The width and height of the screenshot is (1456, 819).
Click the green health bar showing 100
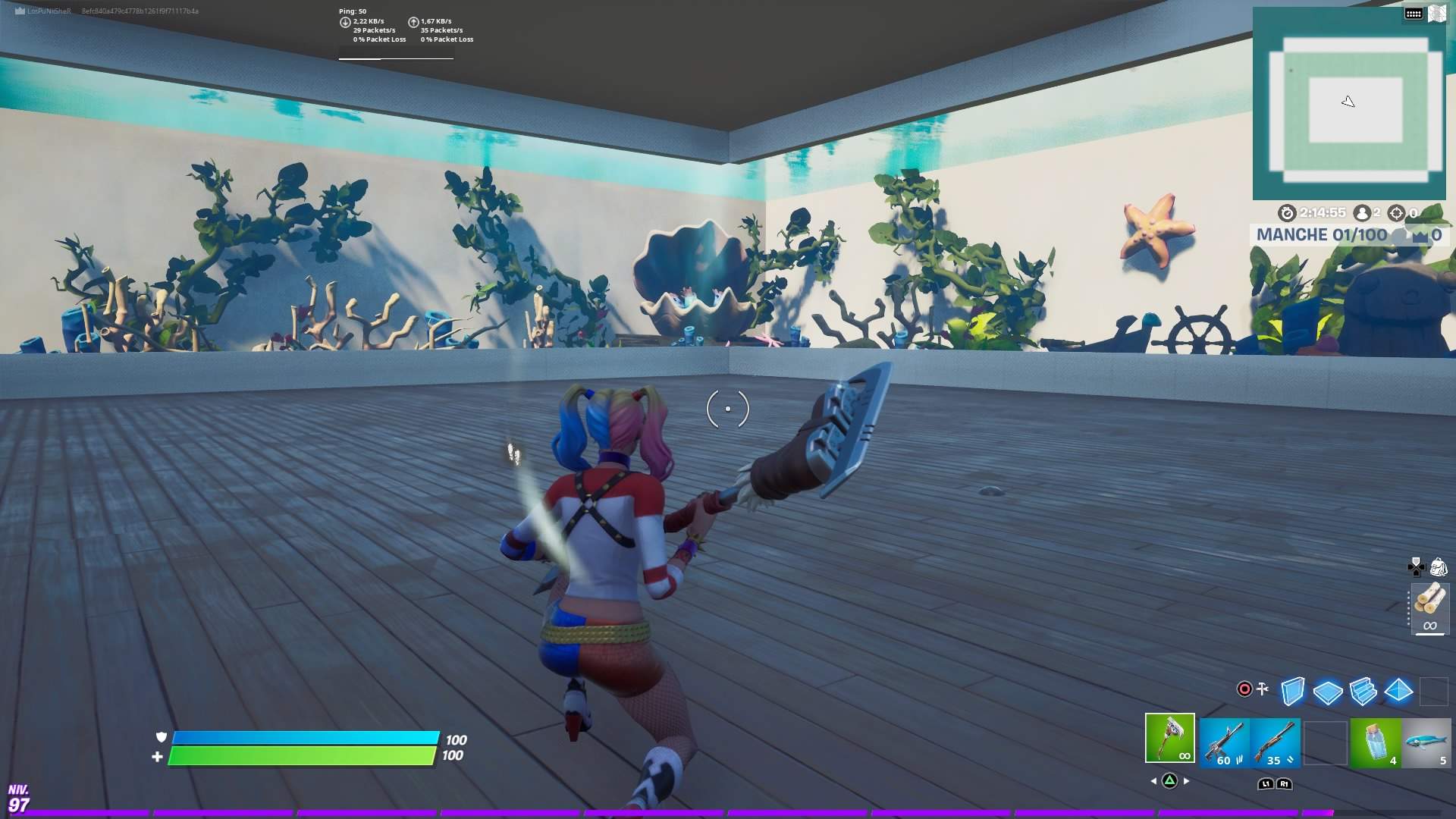tap(303, 756)
